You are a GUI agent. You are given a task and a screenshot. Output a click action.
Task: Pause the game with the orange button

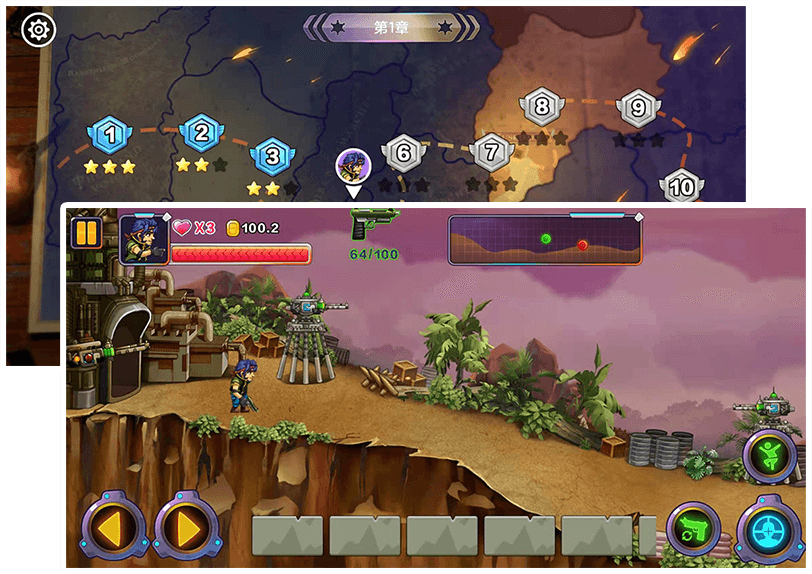[x=87, y=234]
